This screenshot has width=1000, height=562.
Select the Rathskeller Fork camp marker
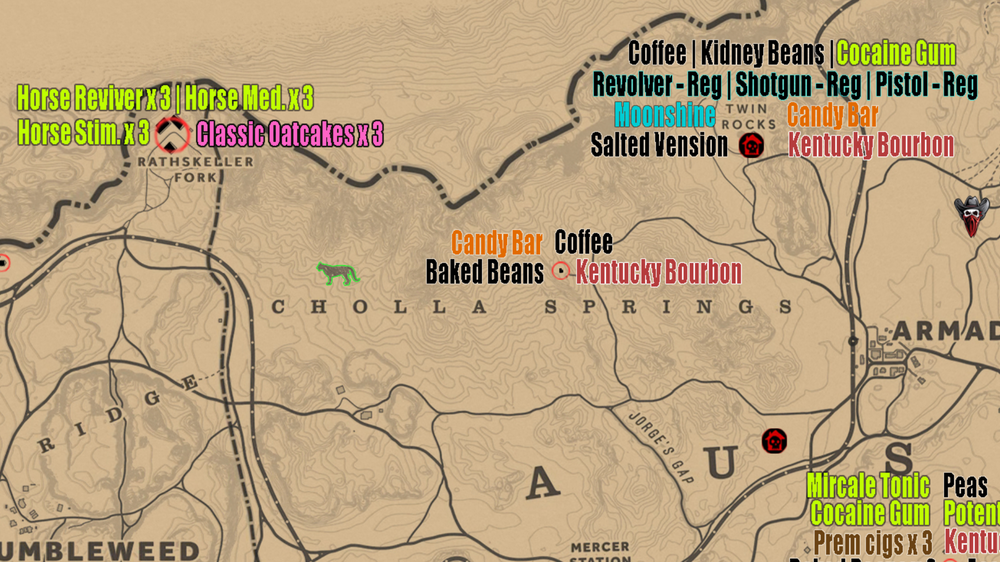click(x=172, y=133)
